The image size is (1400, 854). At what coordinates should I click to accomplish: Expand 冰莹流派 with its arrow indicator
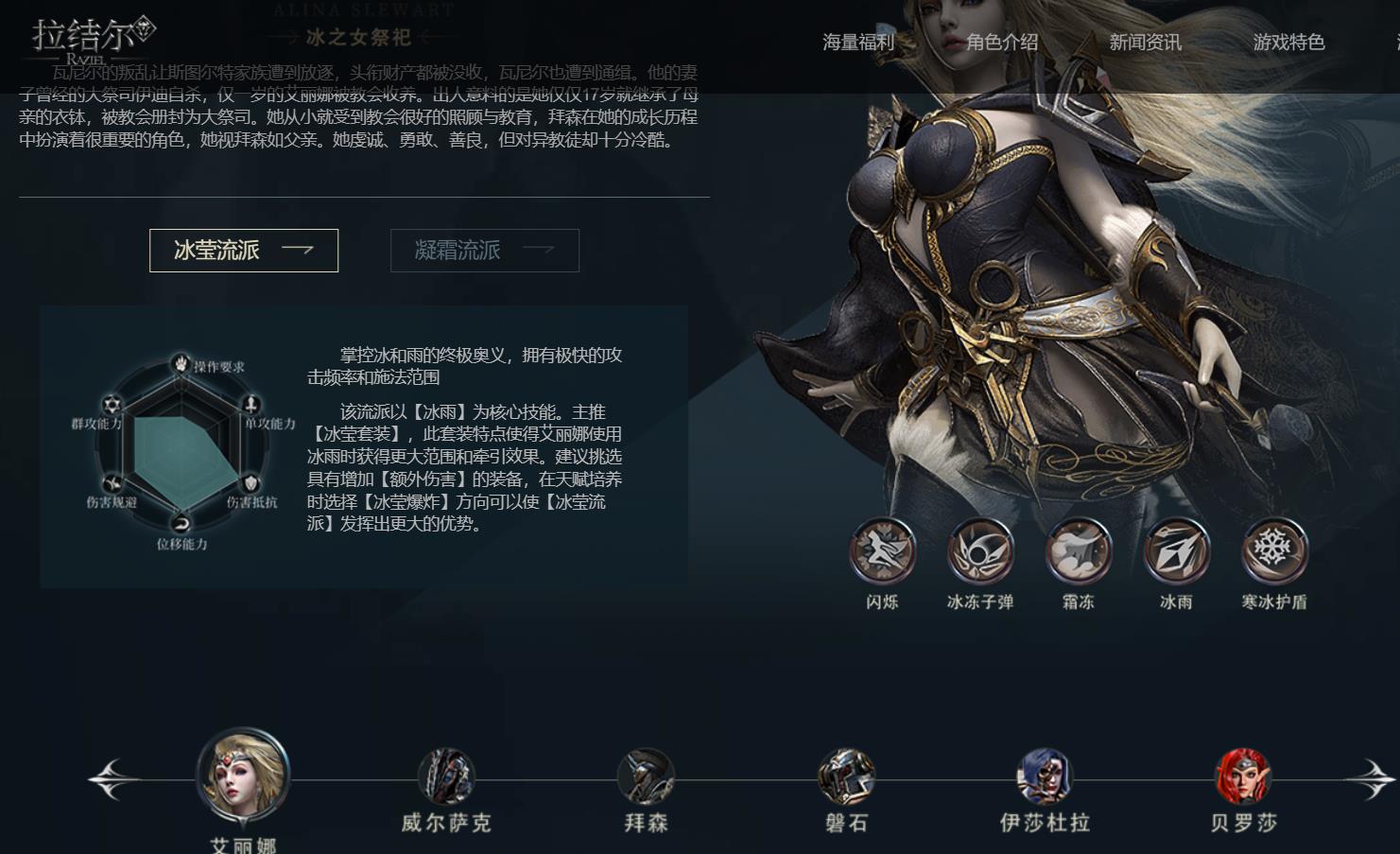point(300,249)
